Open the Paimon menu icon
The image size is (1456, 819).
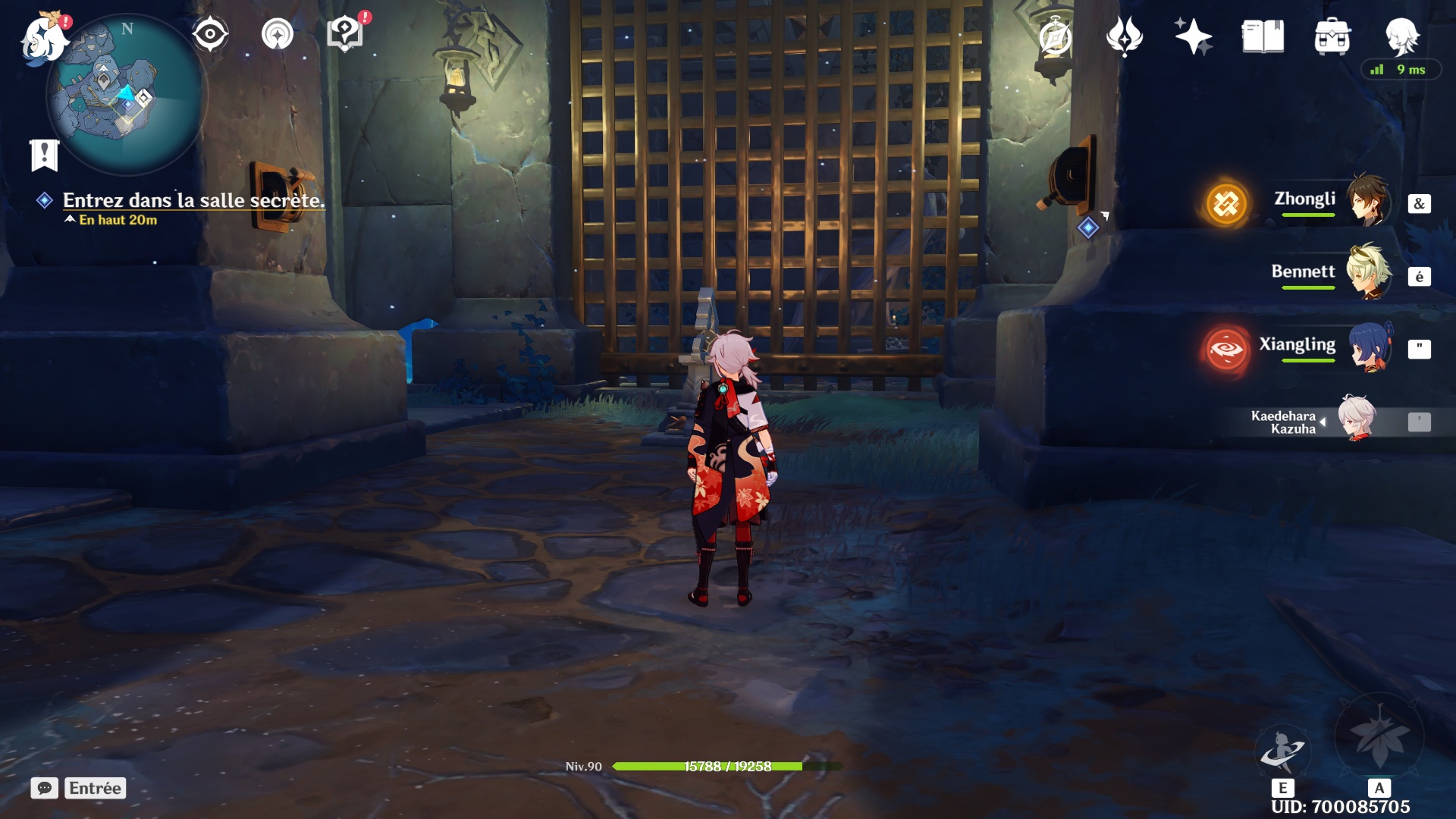[43, 38]
